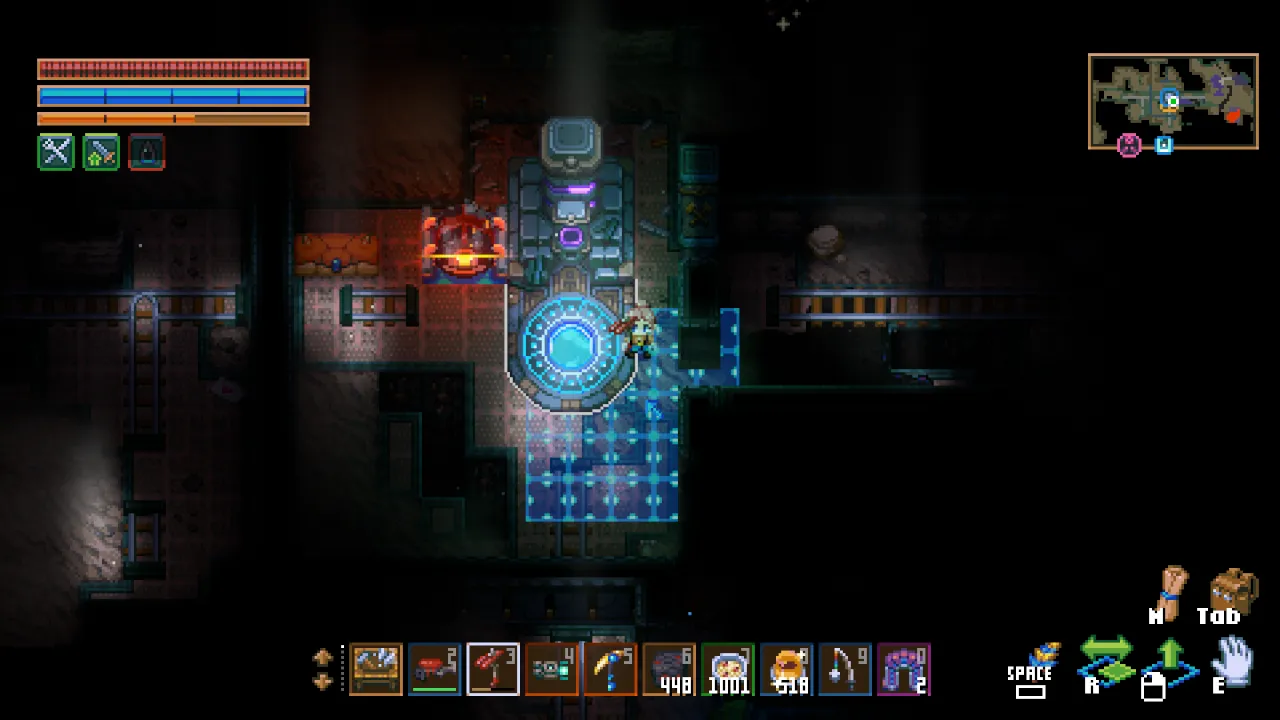Click the up arrow beside the hotbar
The image size is (1280, 720).
coord(322,657)
